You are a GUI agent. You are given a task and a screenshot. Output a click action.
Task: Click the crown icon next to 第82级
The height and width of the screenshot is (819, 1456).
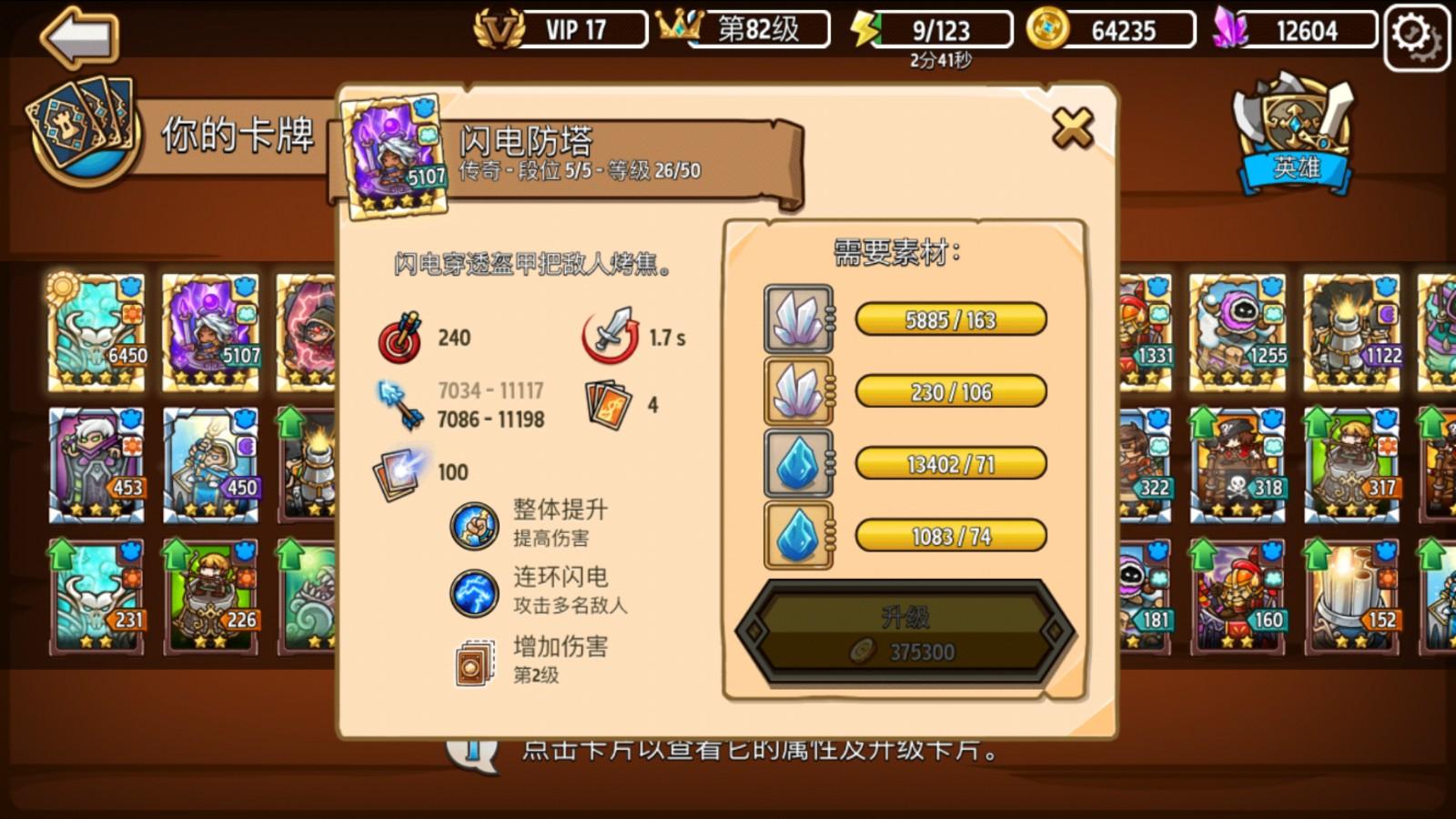pos(678,27)
